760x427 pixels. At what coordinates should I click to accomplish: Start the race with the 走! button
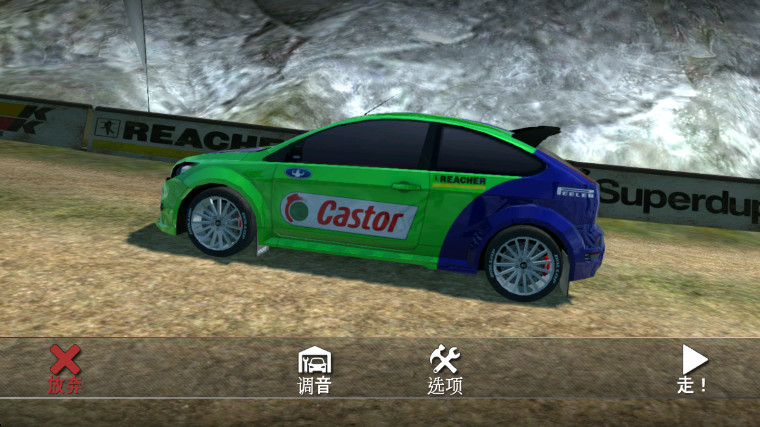pyautogui.click(x=693, y=367)
